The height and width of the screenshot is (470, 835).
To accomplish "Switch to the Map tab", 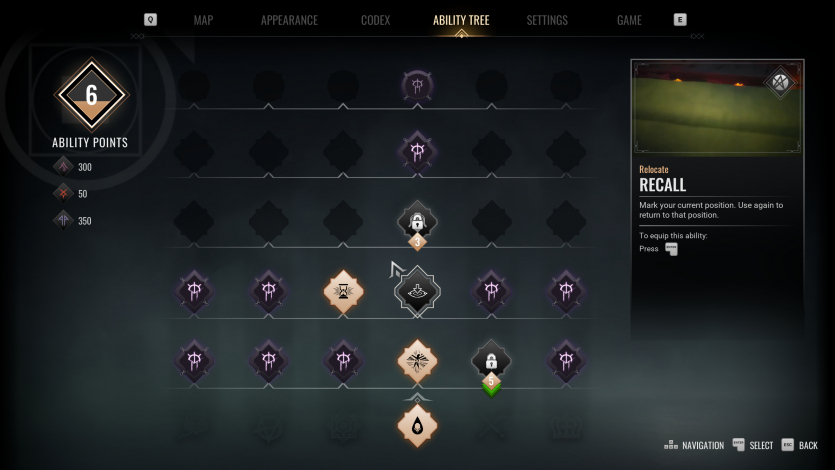I will coord(203,20).
